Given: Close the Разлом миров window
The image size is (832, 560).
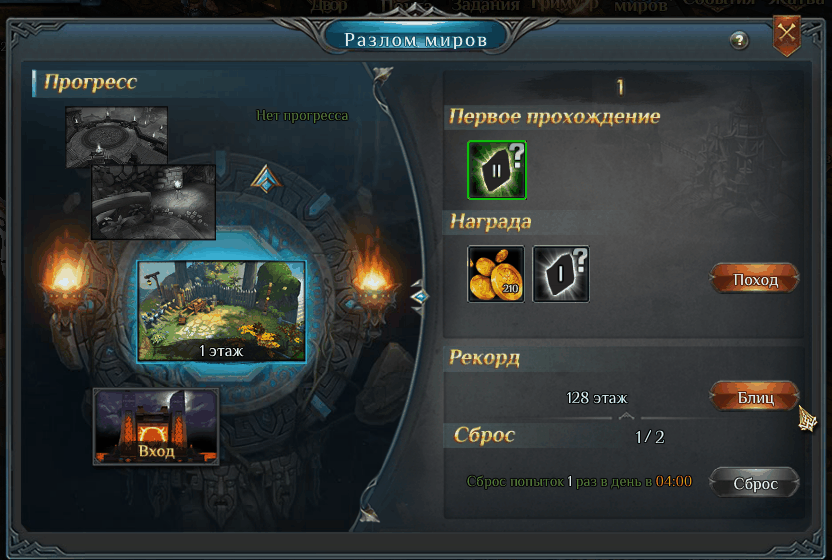Looking at the screenshot, I should pos(787,33).
